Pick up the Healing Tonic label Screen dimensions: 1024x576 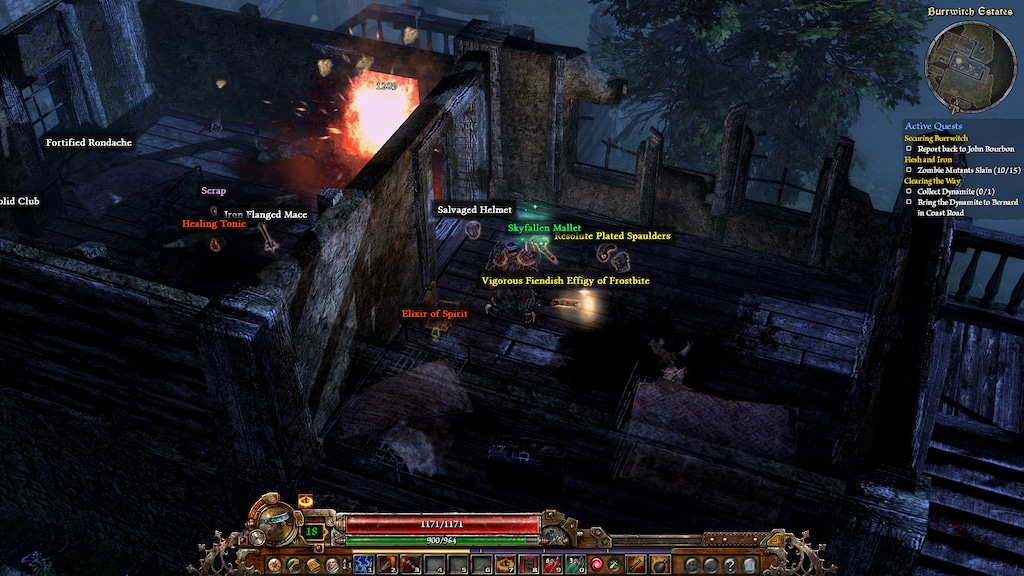point(214,224)
